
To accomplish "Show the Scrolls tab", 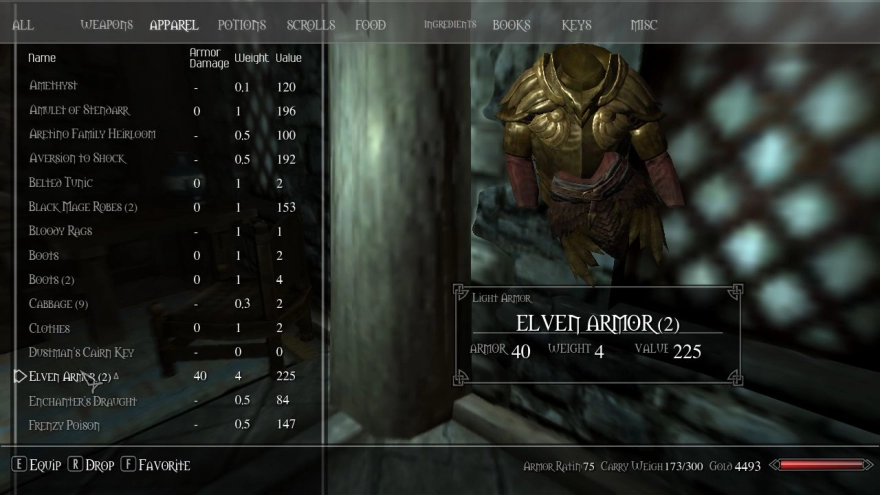I will click(311, 25).
